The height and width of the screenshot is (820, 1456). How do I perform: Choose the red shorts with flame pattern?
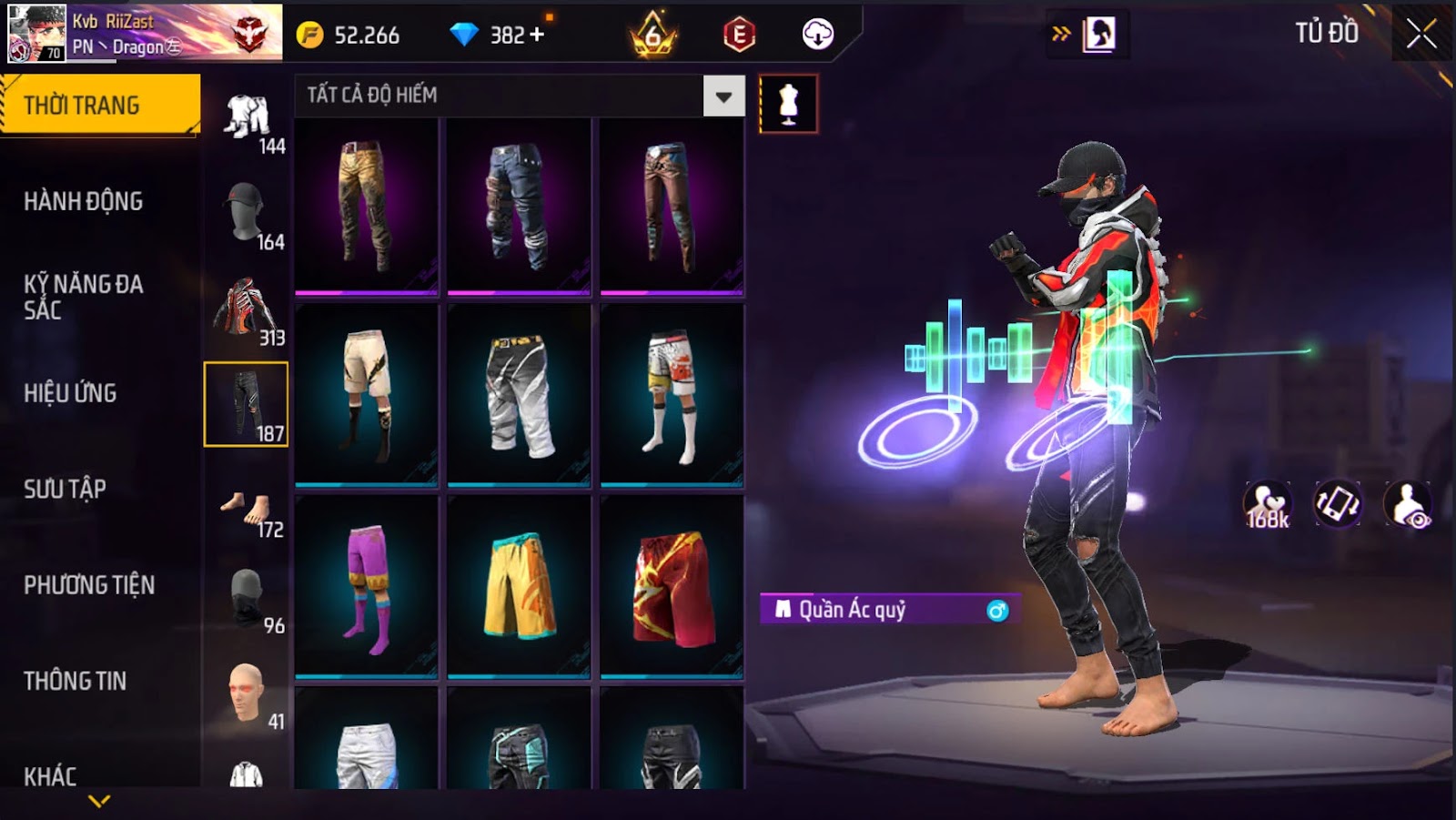click(x=672, y=587)
